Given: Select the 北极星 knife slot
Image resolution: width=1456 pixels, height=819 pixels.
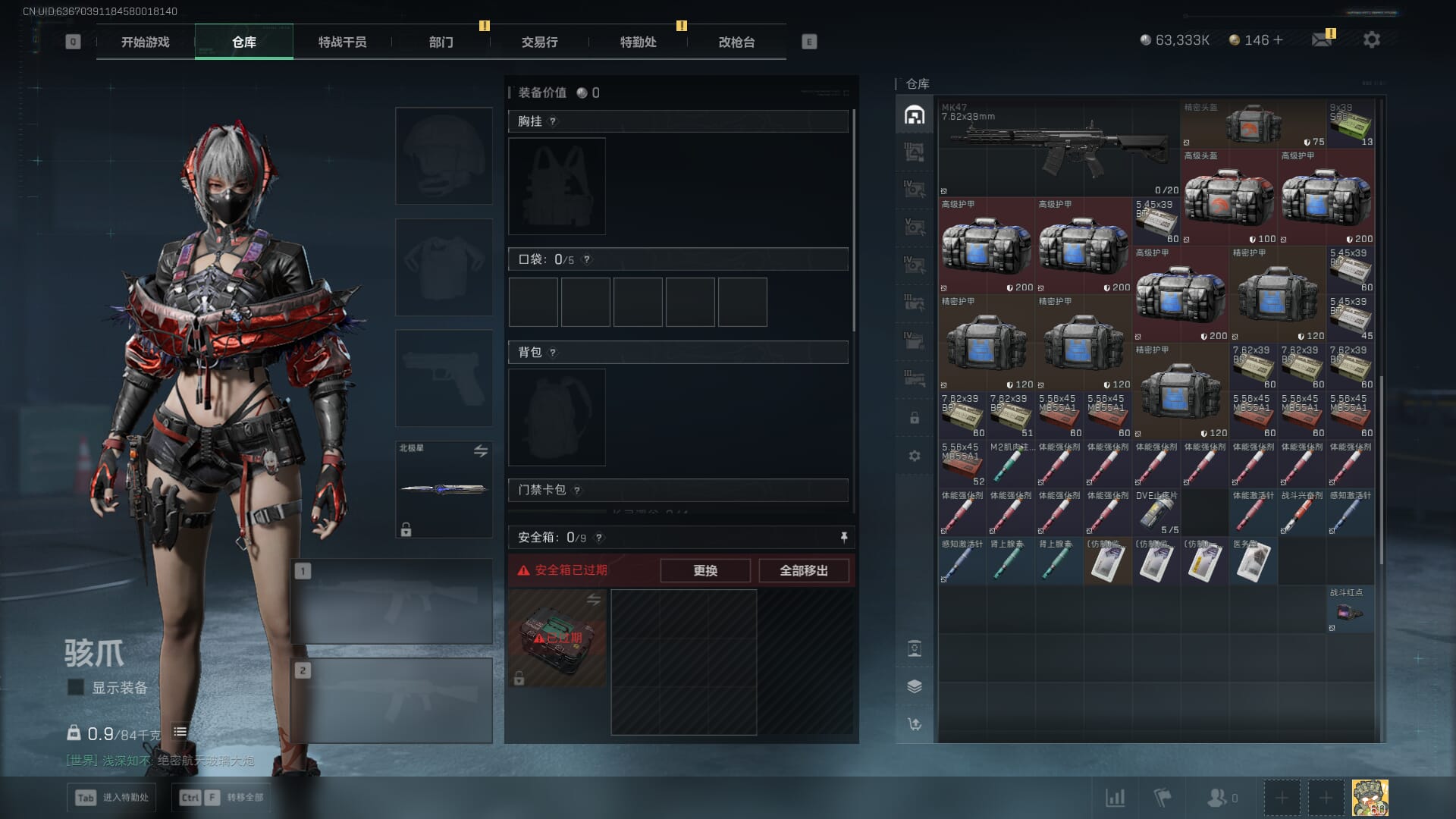Looking at the screenshot, I should tap(444, 489).
